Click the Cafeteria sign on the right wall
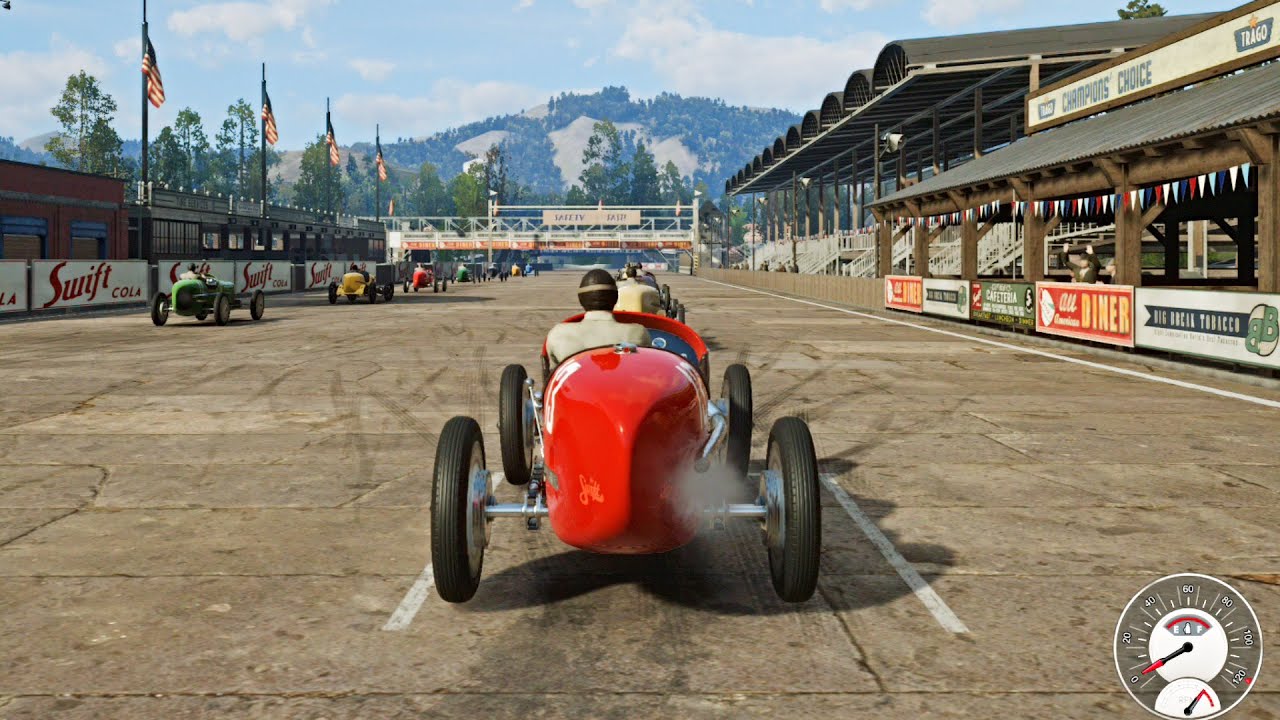 point(1001,297)
